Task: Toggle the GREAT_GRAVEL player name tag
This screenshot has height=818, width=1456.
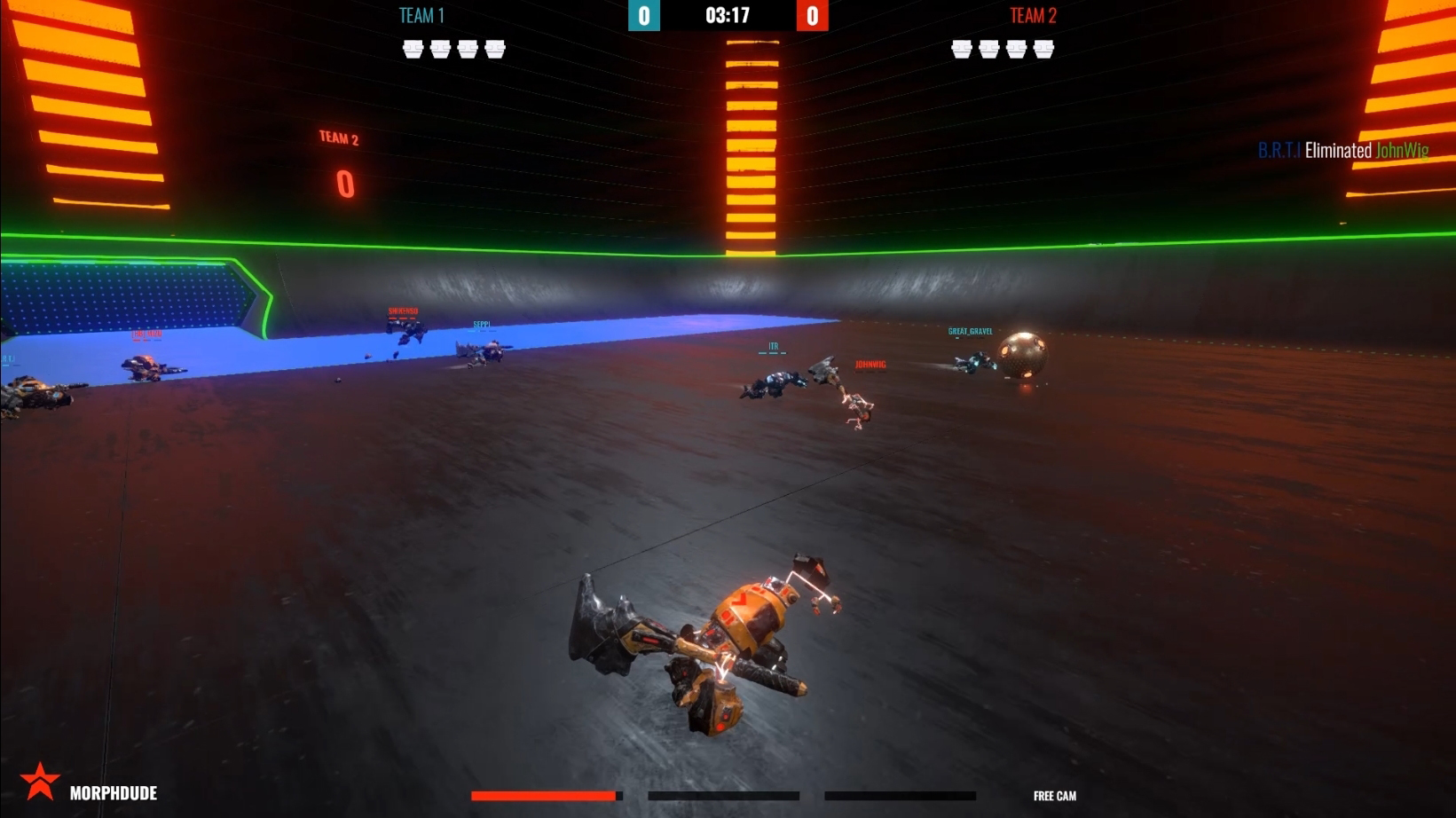Action: (971, 331)
